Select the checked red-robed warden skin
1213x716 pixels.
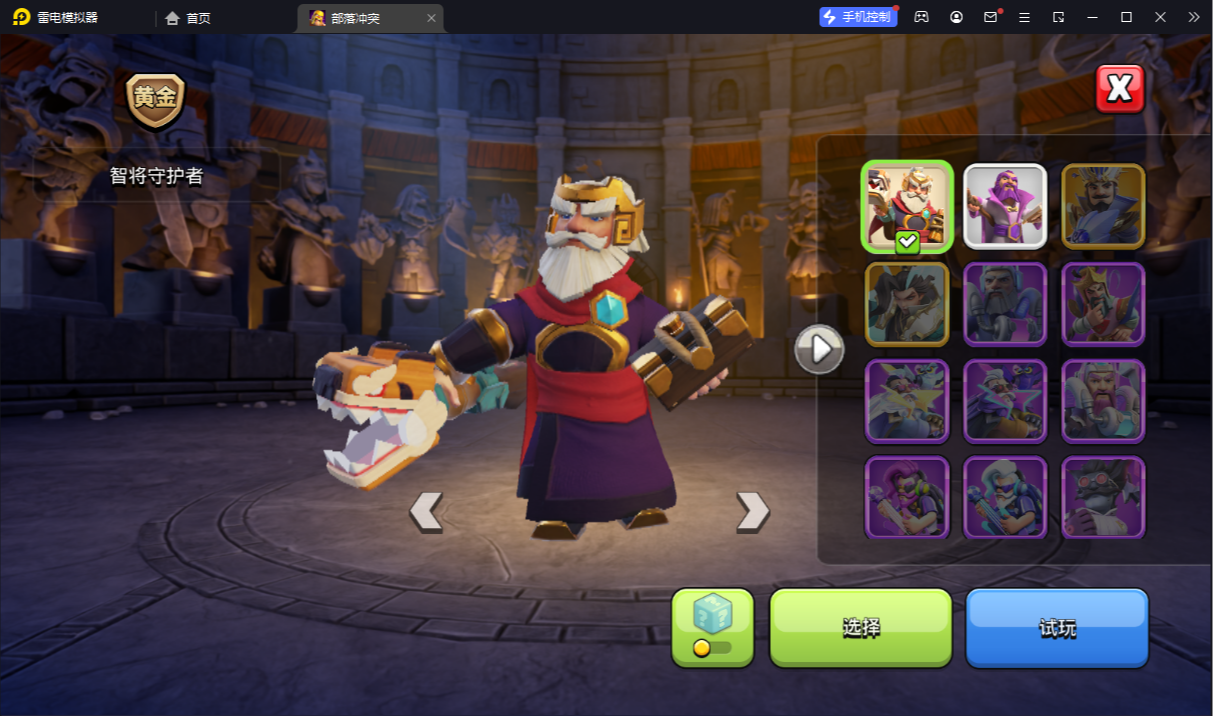(x=906, y=207)
